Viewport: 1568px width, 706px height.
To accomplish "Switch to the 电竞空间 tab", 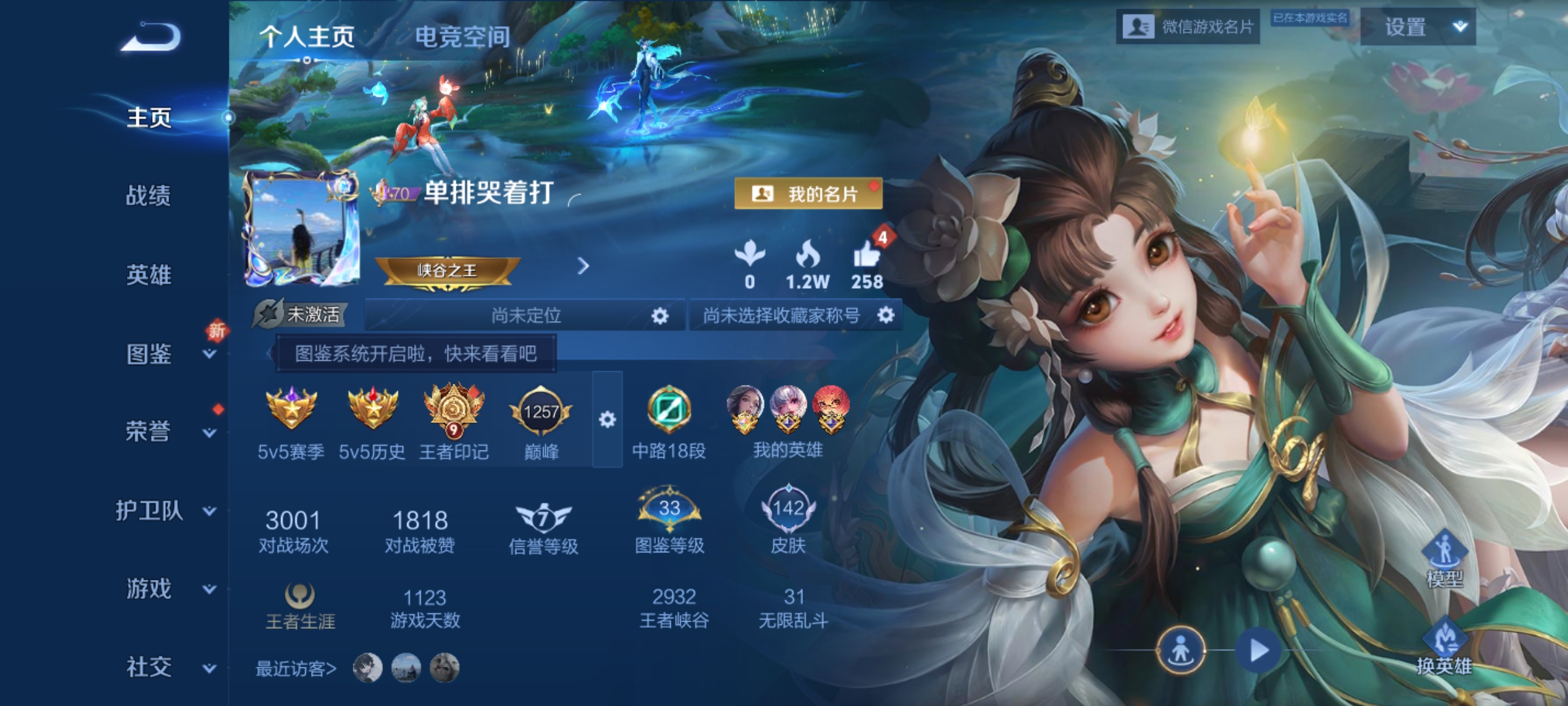I will point(463,37).
